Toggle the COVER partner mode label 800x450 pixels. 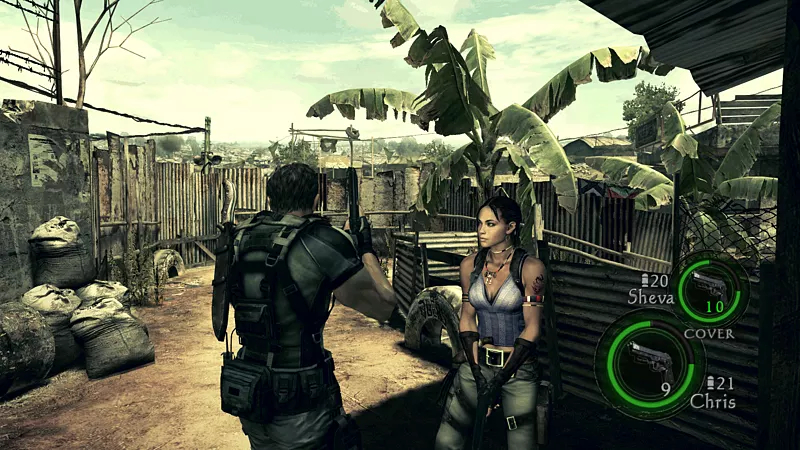[x=709, y=333]
